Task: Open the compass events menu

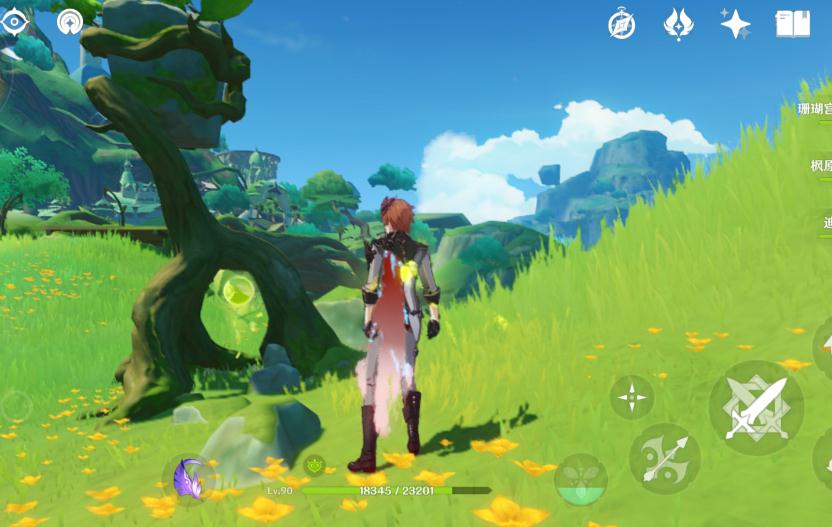Action: (622, 25)
